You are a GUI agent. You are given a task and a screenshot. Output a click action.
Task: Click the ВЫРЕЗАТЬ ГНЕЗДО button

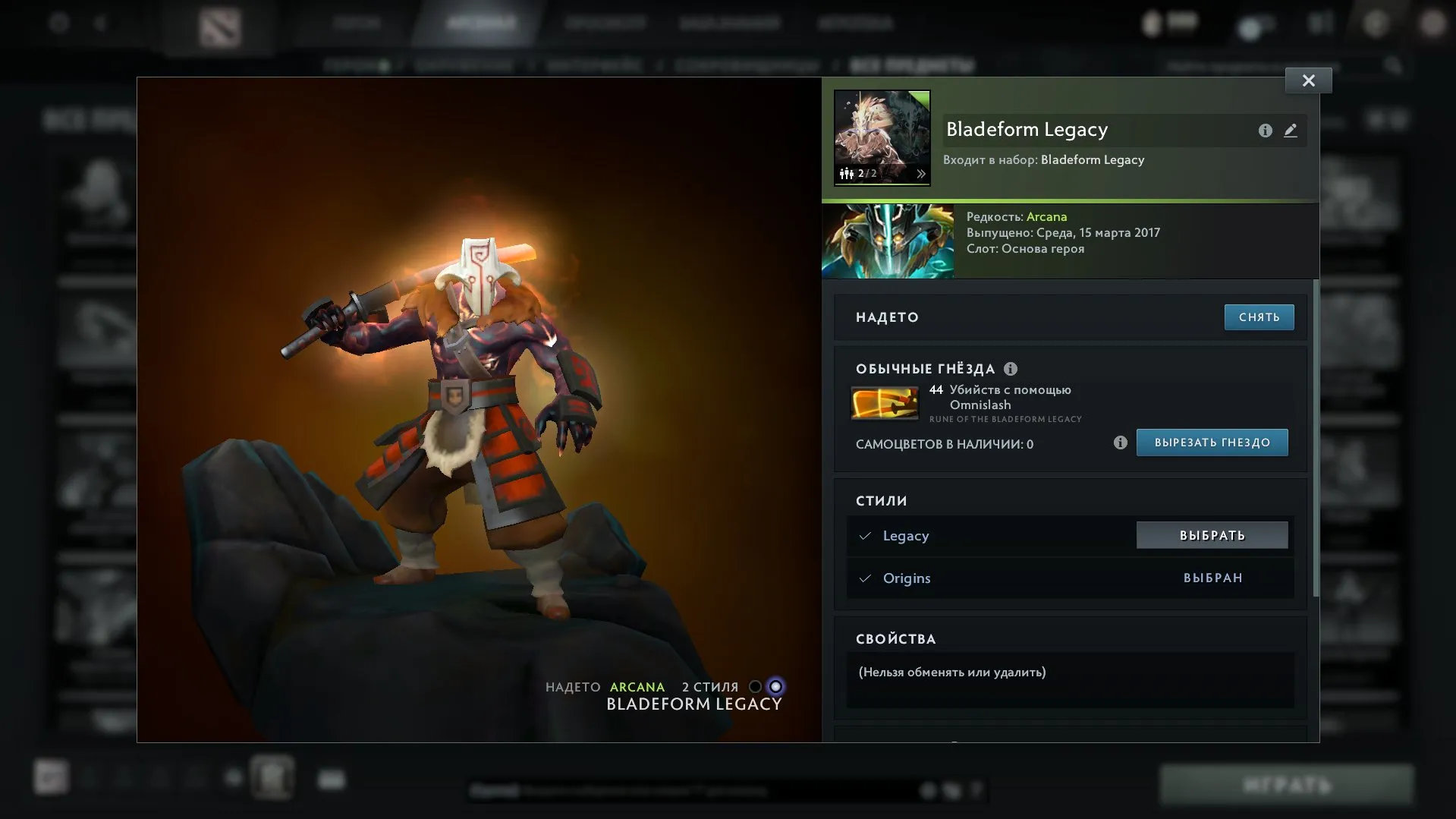[1212, 443]
